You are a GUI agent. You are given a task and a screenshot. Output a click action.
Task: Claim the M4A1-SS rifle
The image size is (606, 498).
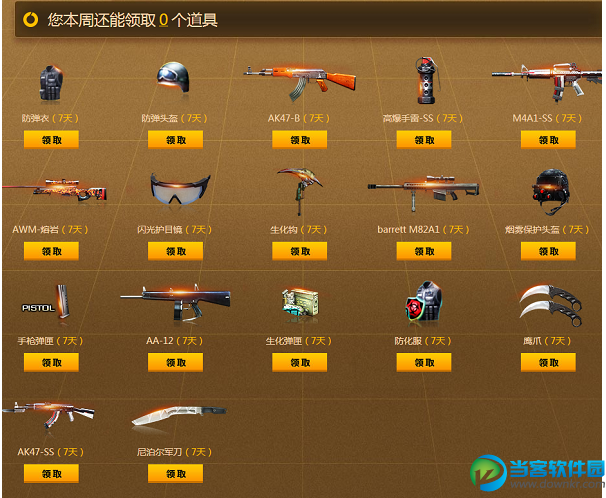click(x=548, y=140)
